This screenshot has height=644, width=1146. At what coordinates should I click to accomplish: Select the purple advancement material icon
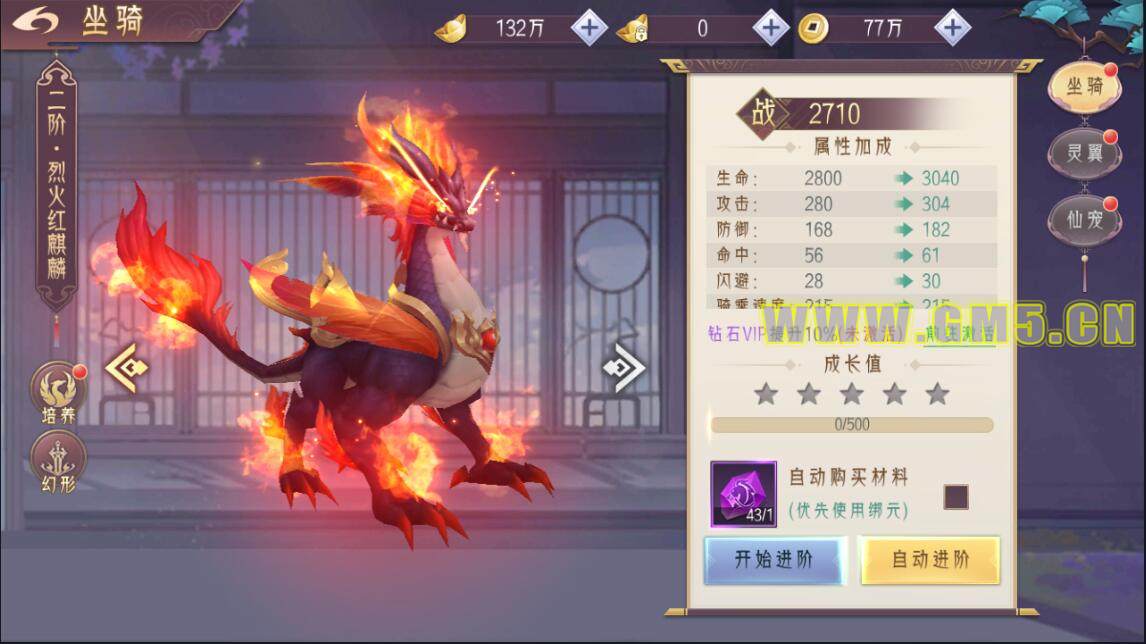[x=743, y=494]
